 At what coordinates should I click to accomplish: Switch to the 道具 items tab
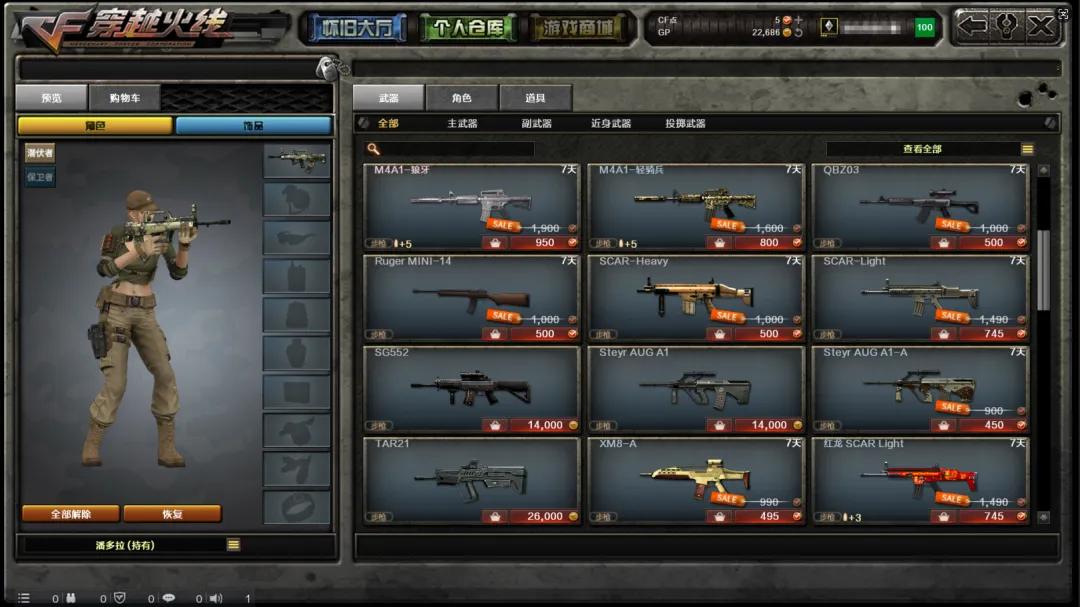click(535, 98)
